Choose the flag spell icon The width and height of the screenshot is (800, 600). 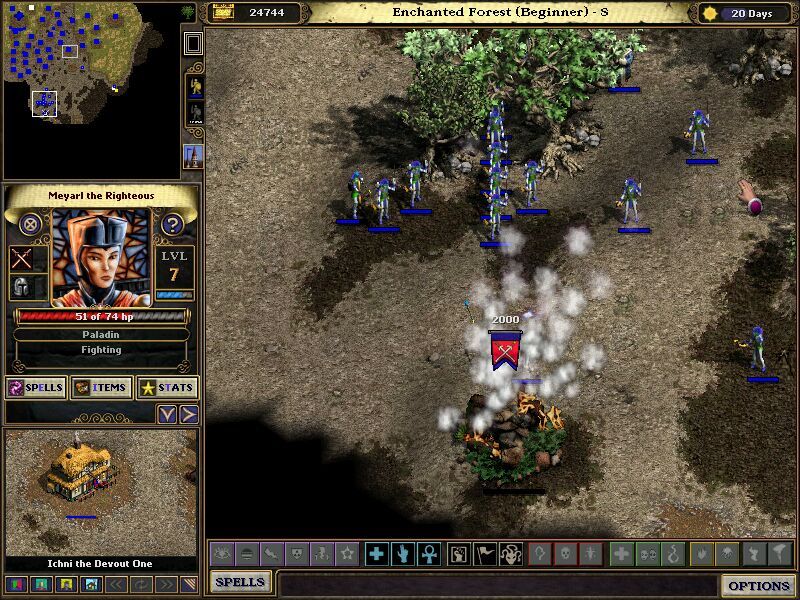tap(483, 554)
